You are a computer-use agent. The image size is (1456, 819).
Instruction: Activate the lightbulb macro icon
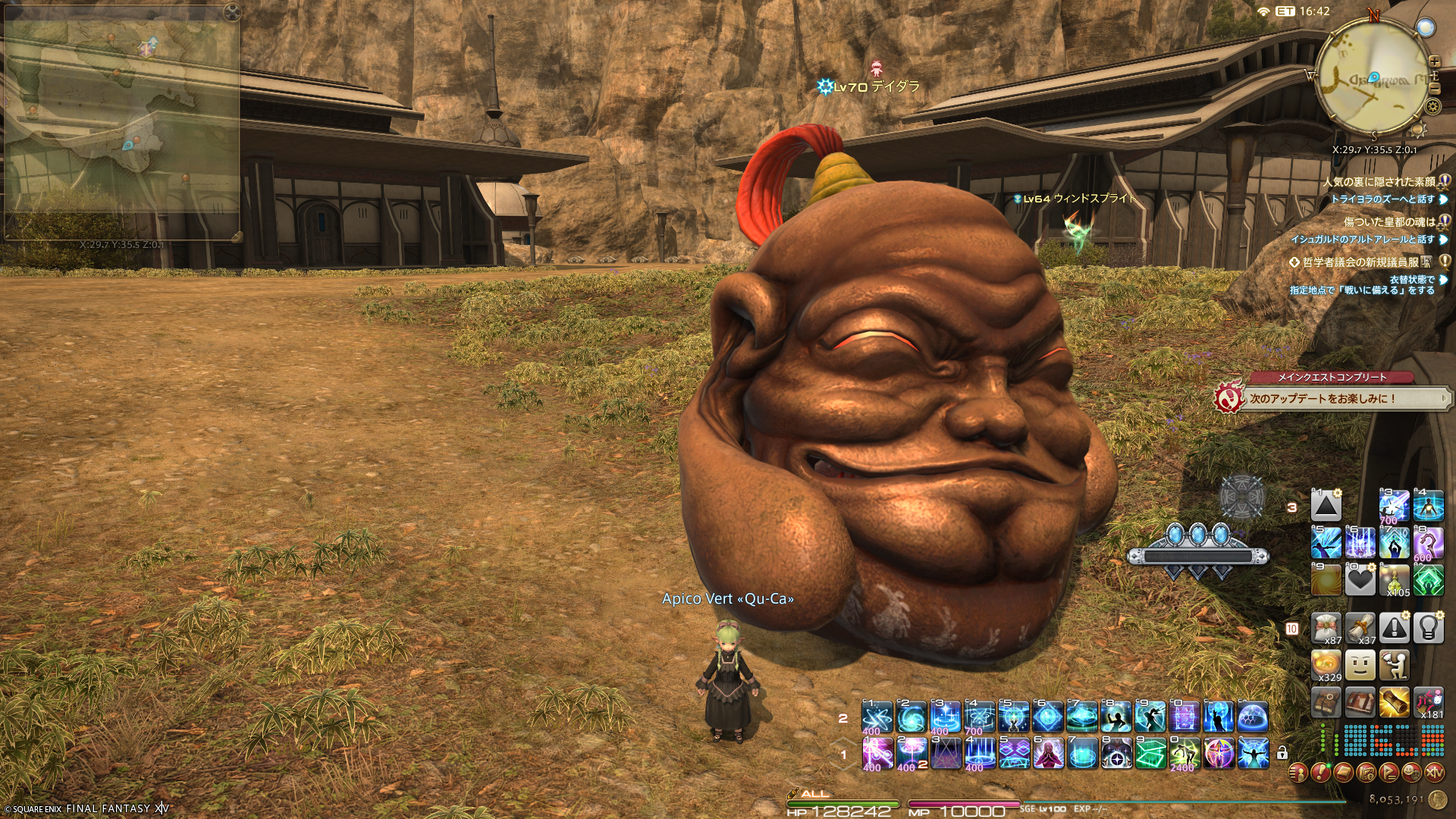(1428, 628)
